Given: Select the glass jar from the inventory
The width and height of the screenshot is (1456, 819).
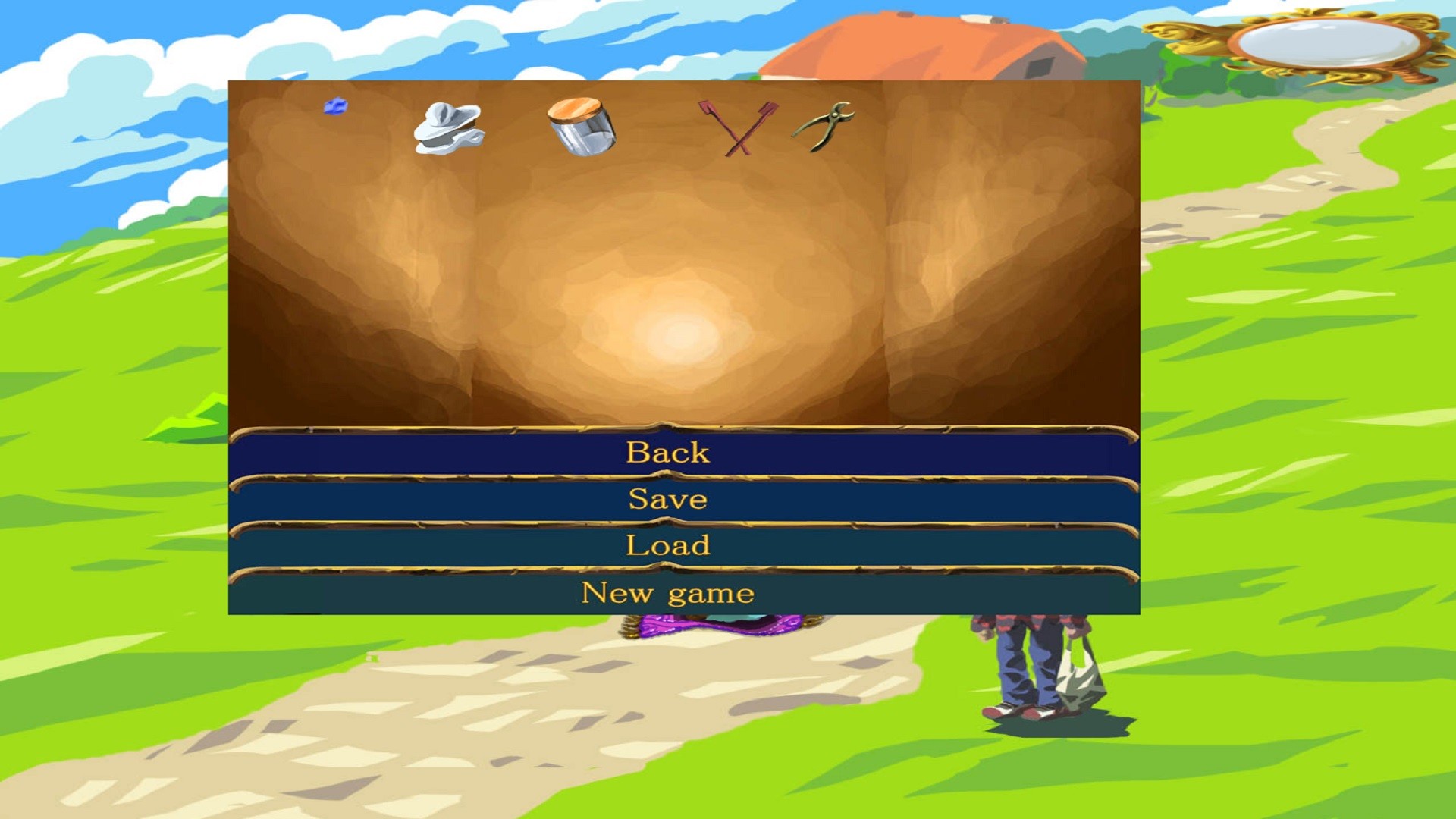Looking at the screenshot, I should (581, 127).
